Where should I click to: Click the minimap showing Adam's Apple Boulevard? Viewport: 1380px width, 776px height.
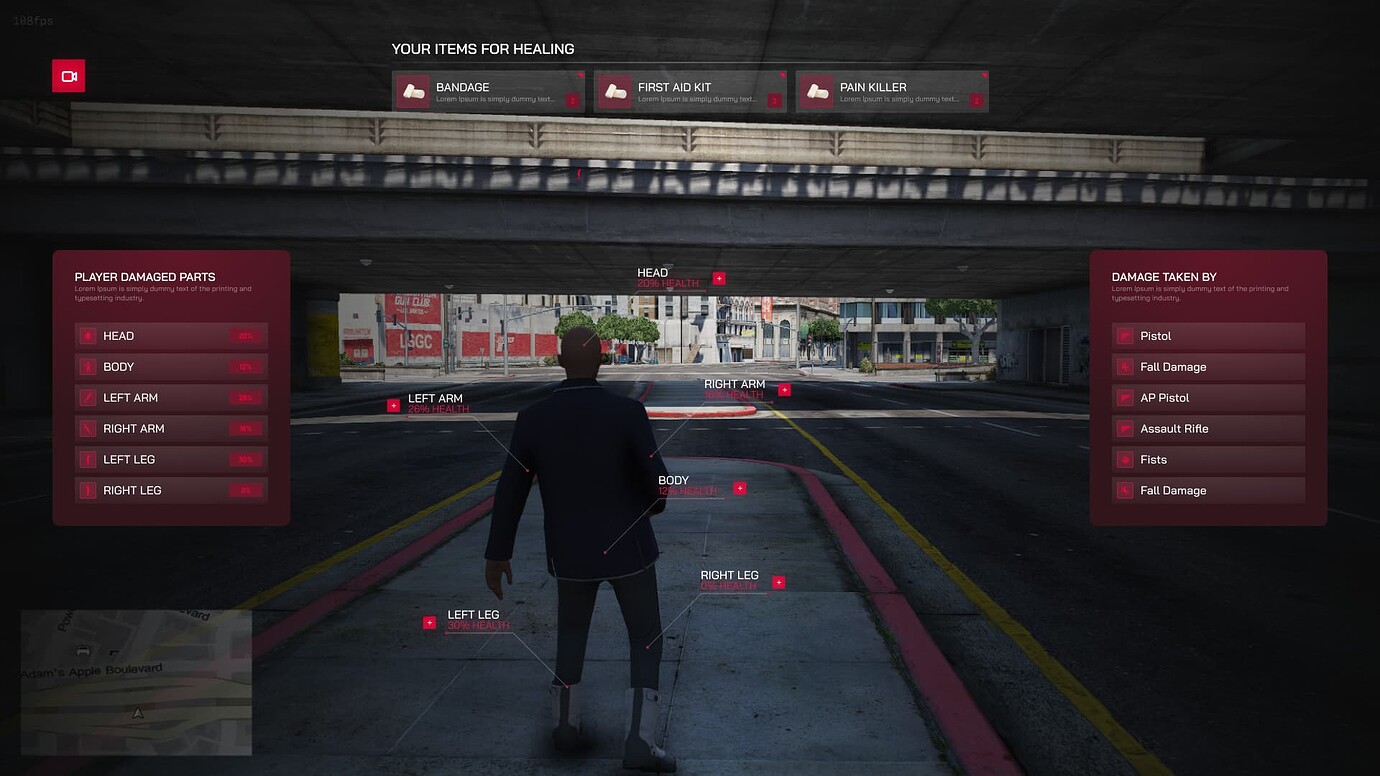pyautogui.click(x=135, y=682)
